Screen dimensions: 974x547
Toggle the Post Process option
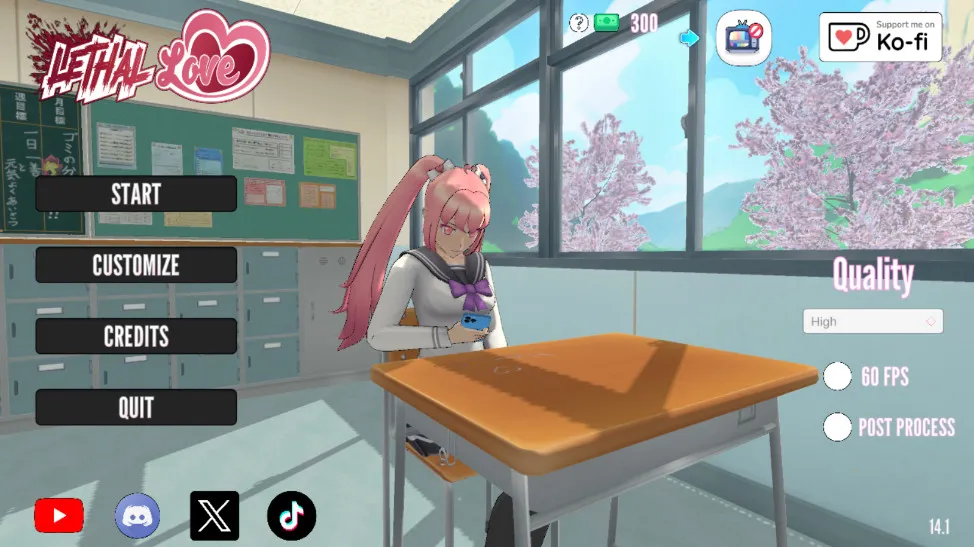click(837, 427)
